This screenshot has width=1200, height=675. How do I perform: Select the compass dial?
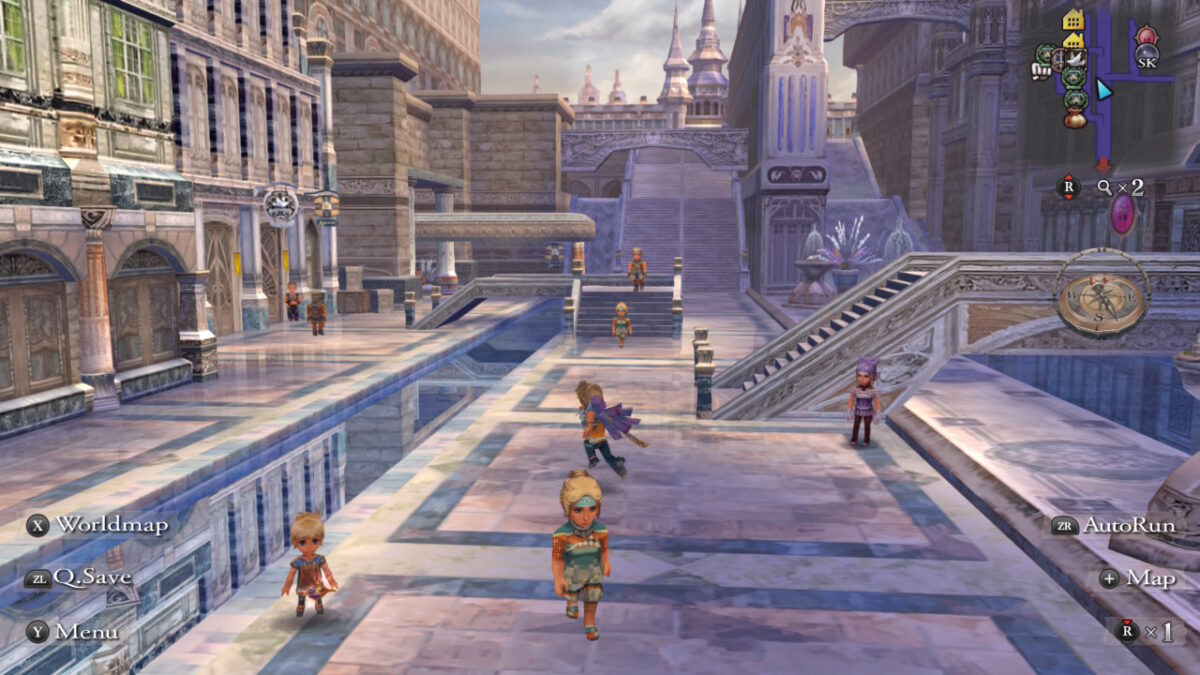pyautogui.click(x=1104, y=297)
